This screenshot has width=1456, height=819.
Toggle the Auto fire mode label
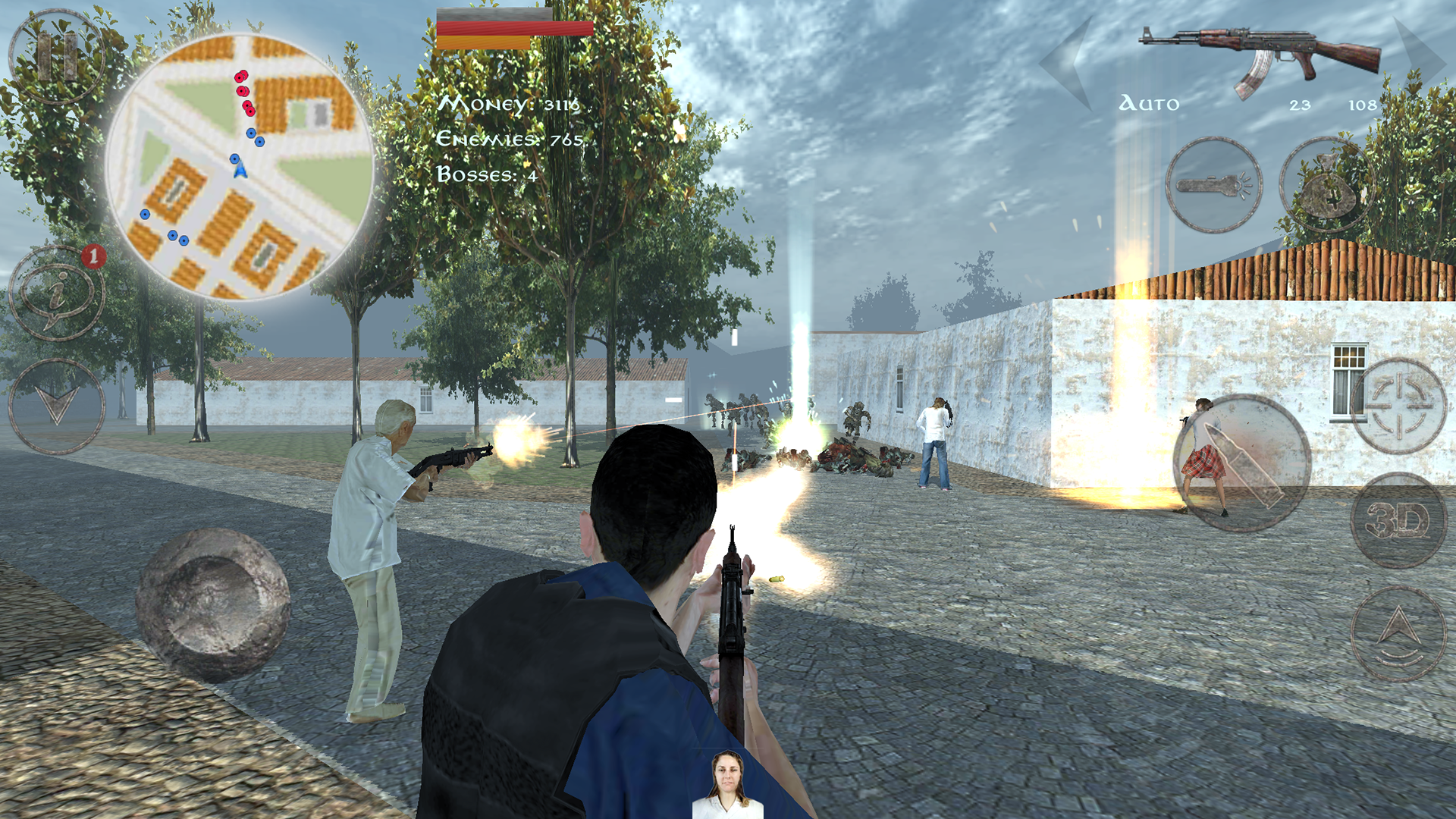point(1149,104)
